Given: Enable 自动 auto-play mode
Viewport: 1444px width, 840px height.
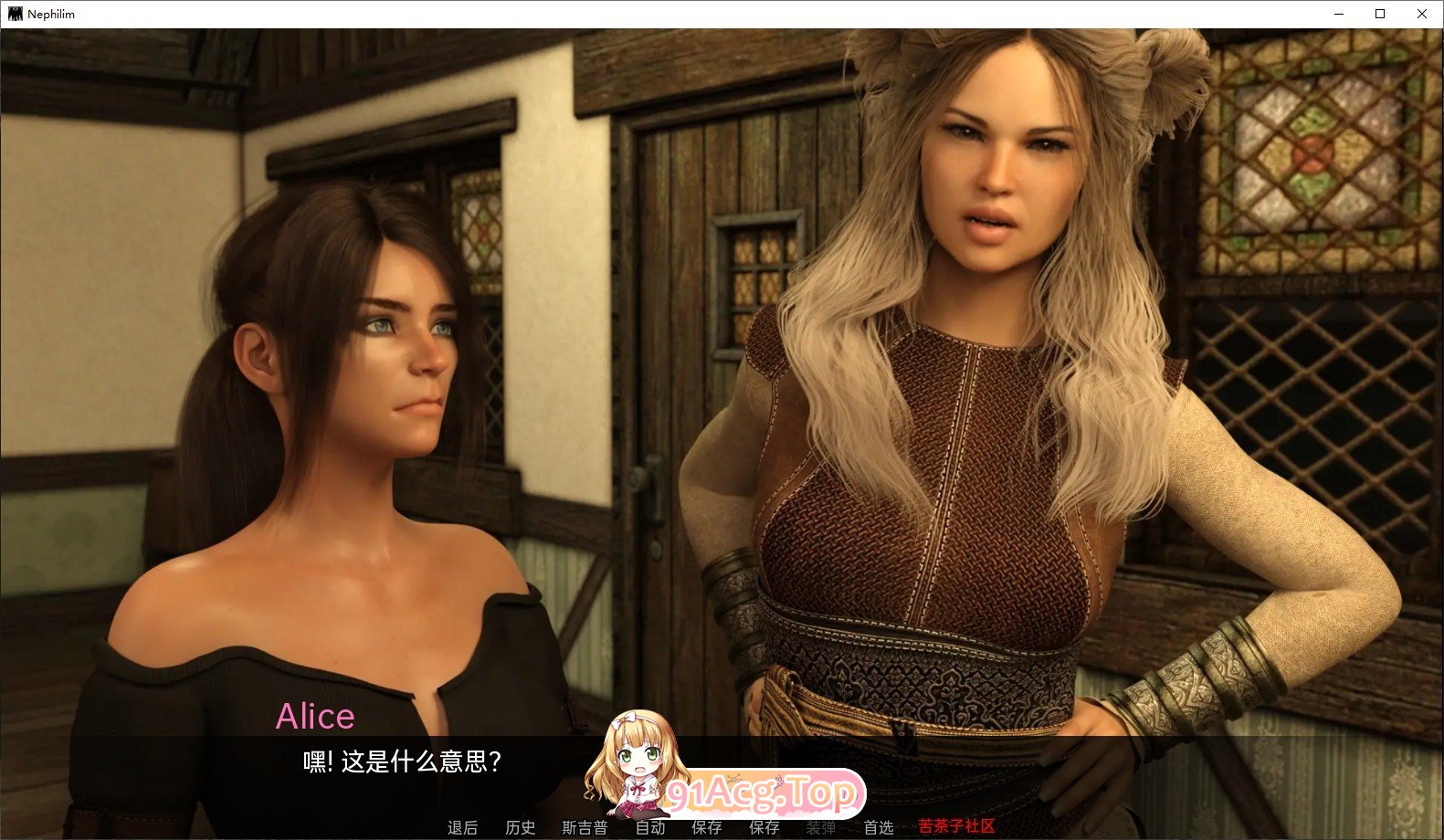Looking at the screenshot, I should pyautogui.click(x=651, y=828).
